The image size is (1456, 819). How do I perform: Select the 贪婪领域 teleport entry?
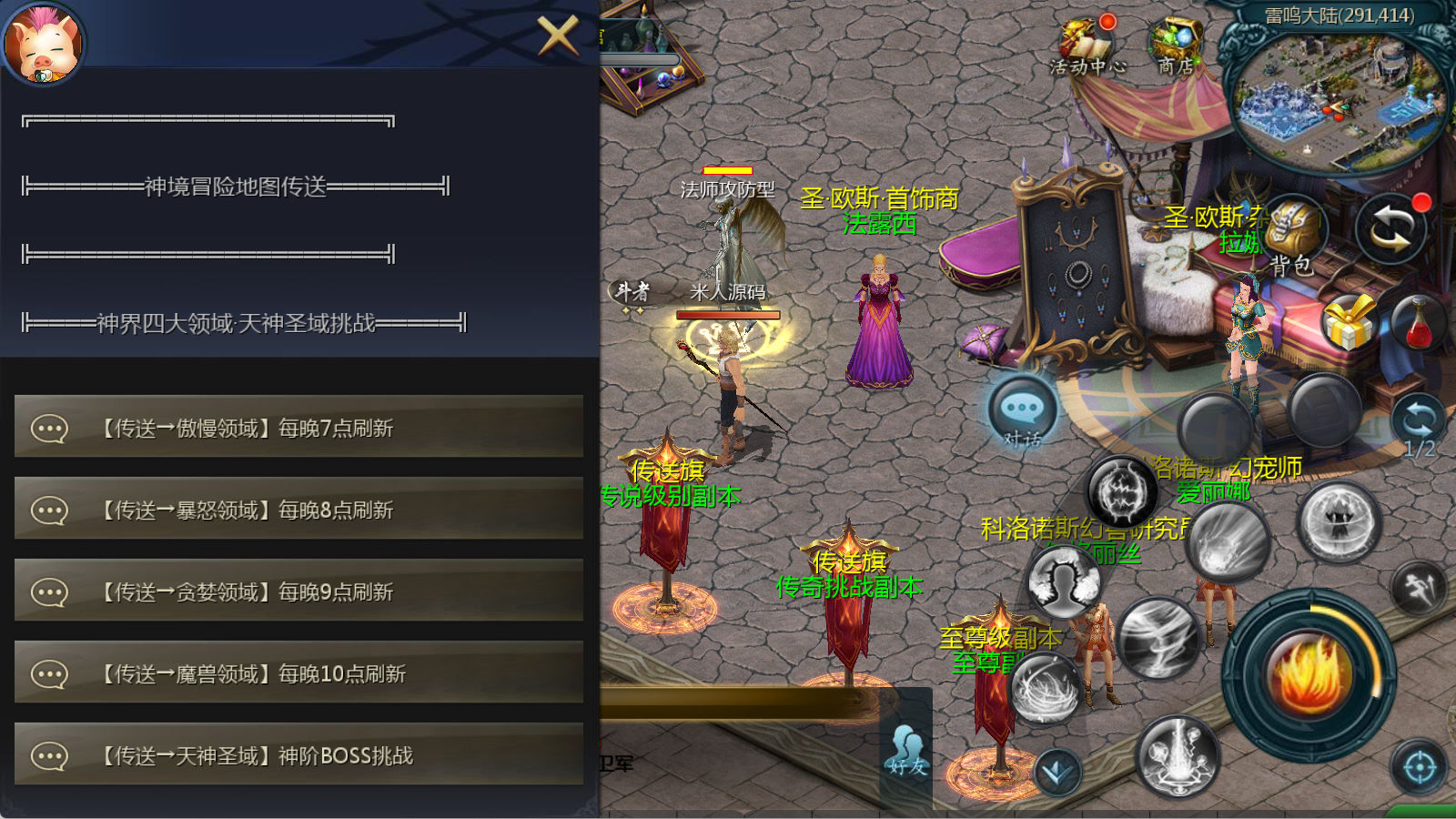coord(298,591)
